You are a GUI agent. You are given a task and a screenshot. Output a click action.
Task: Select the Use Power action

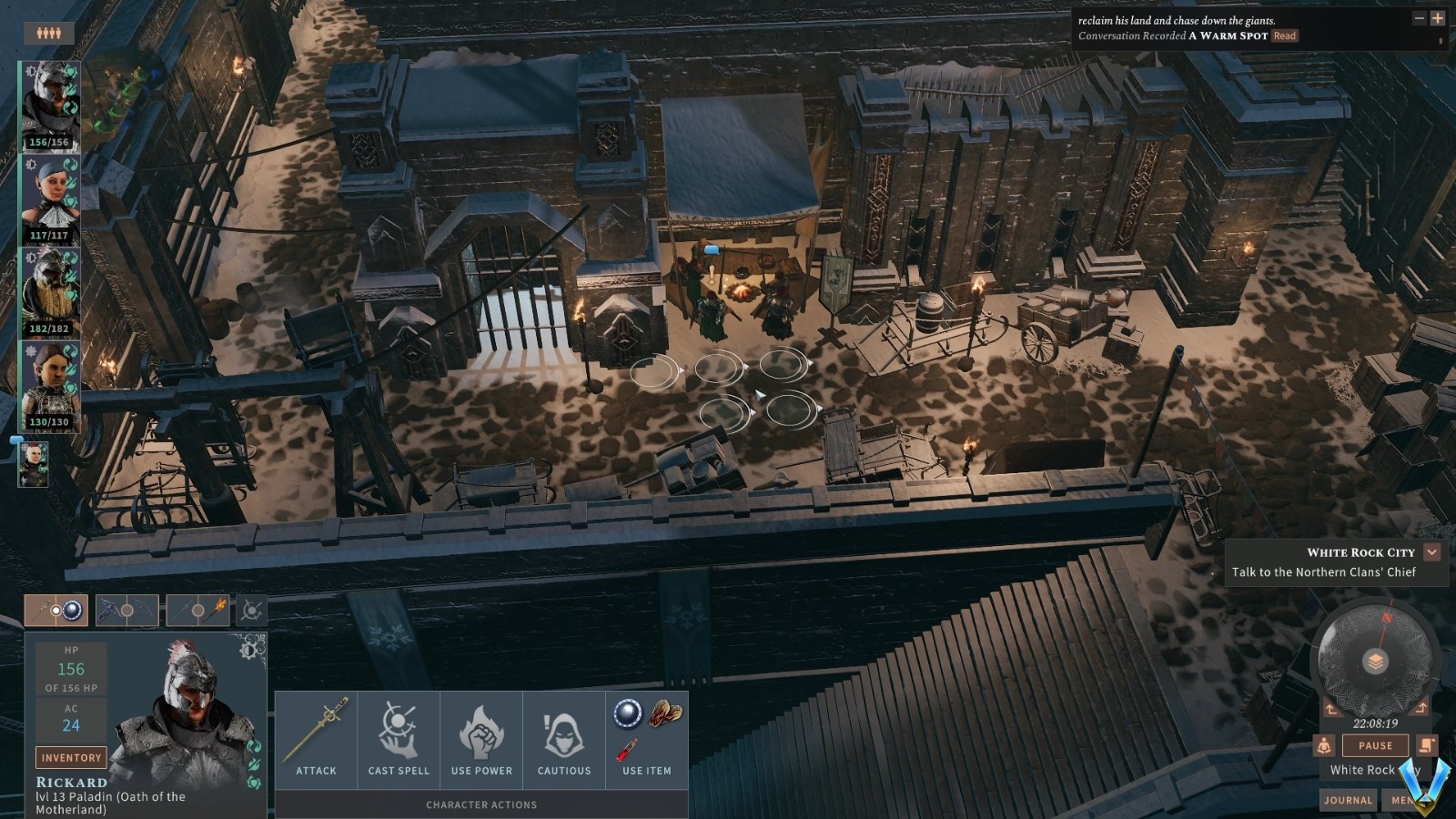pos(481,738)
